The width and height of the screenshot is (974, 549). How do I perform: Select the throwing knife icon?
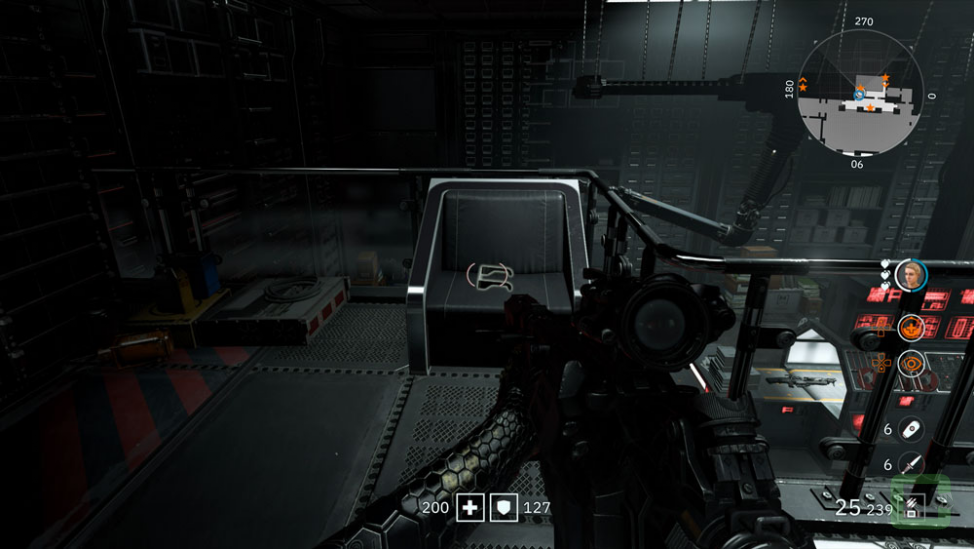910,464
